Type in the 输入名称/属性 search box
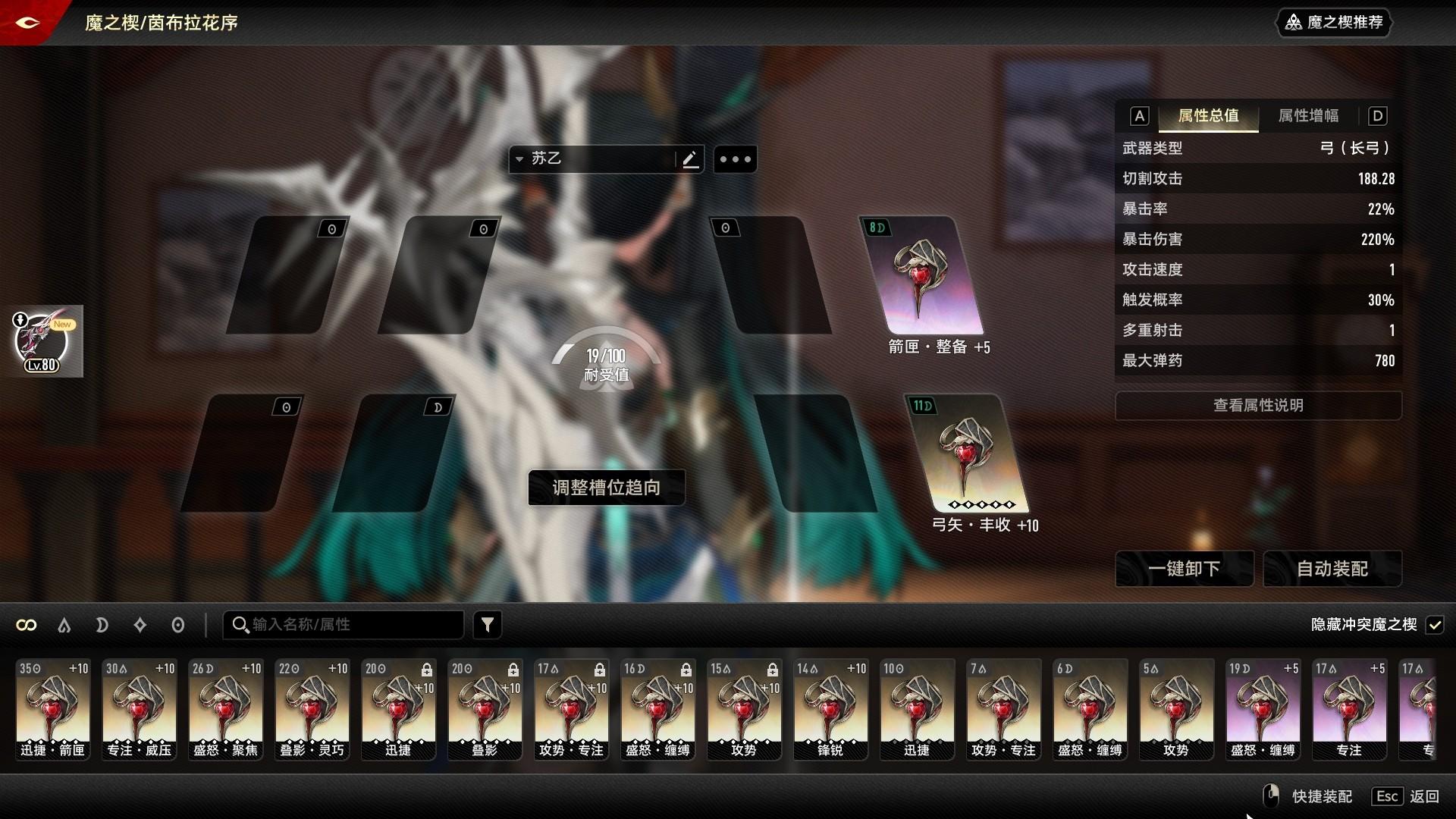This screenshot has width=1456, height=819. click(353, 625)
